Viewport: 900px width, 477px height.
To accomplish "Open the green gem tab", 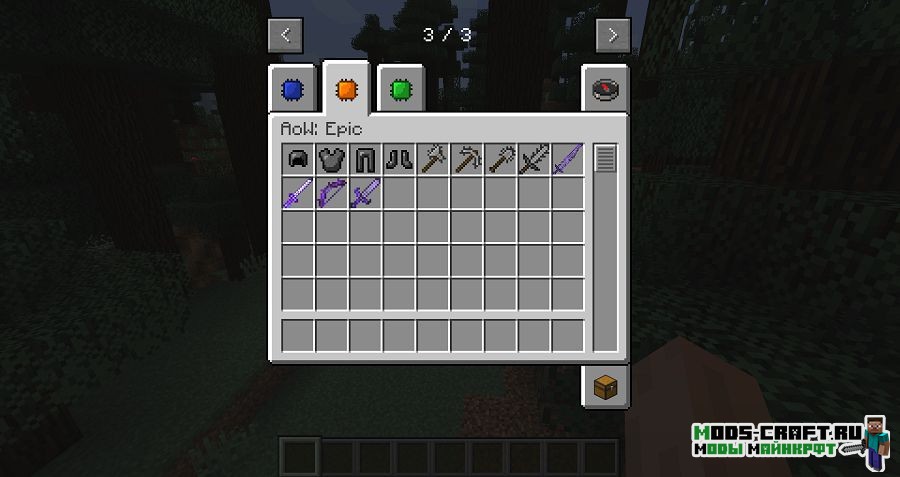I will point(401,90).
